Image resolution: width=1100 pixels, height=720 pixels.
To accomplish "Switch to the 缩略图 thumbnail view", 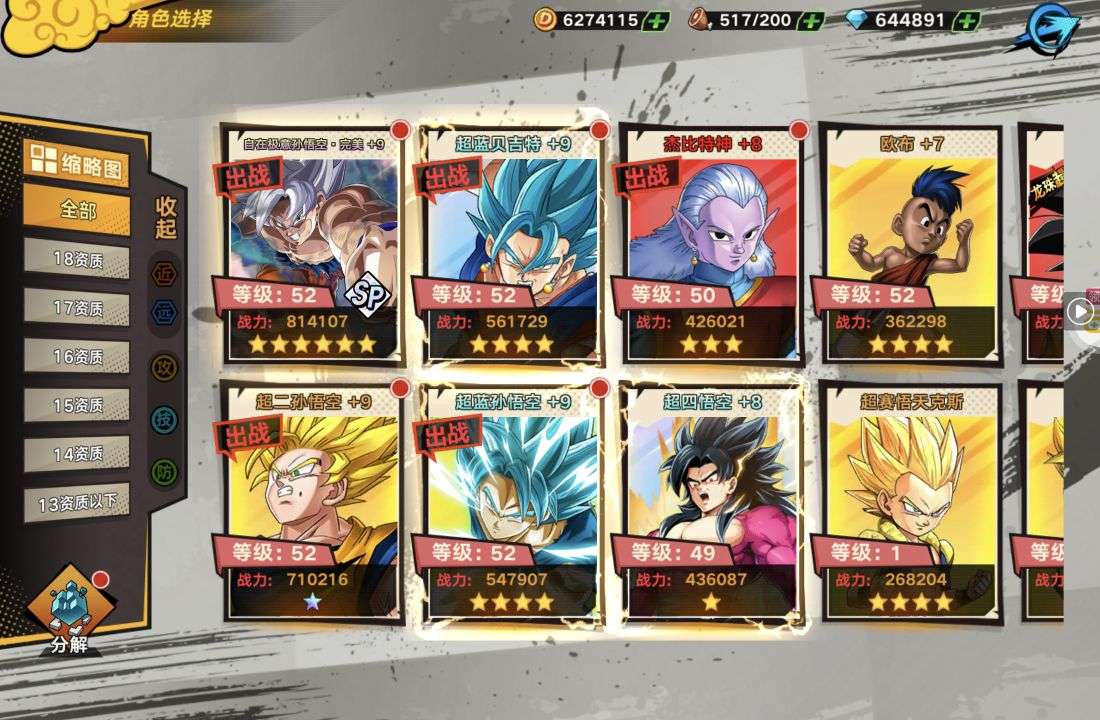I will (77, 162).
